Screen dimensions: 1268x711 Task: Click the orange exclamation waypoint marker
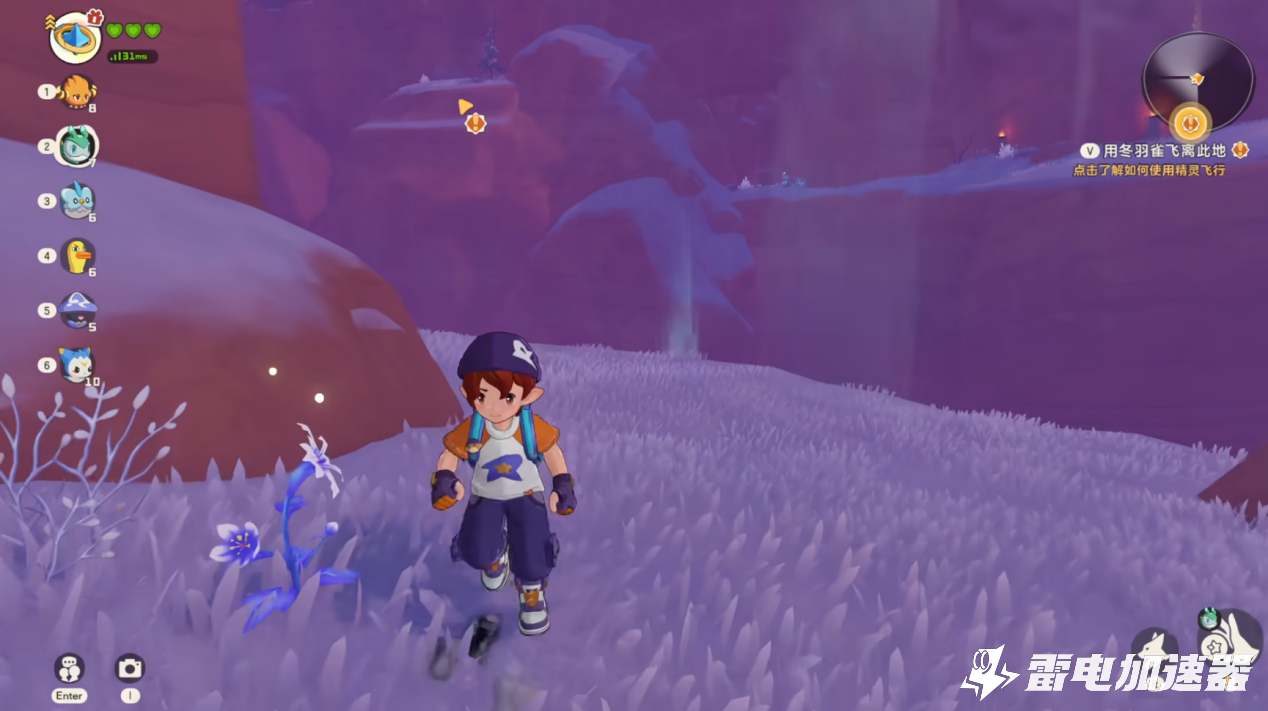476,123
